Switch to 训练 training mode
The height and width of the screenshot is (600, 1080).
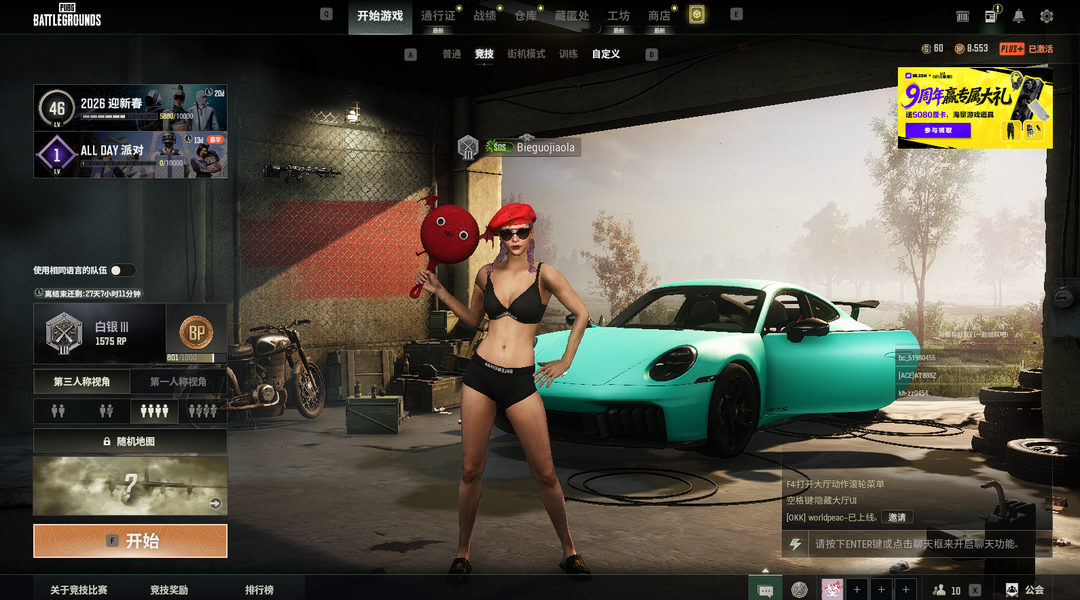[568, 54]
